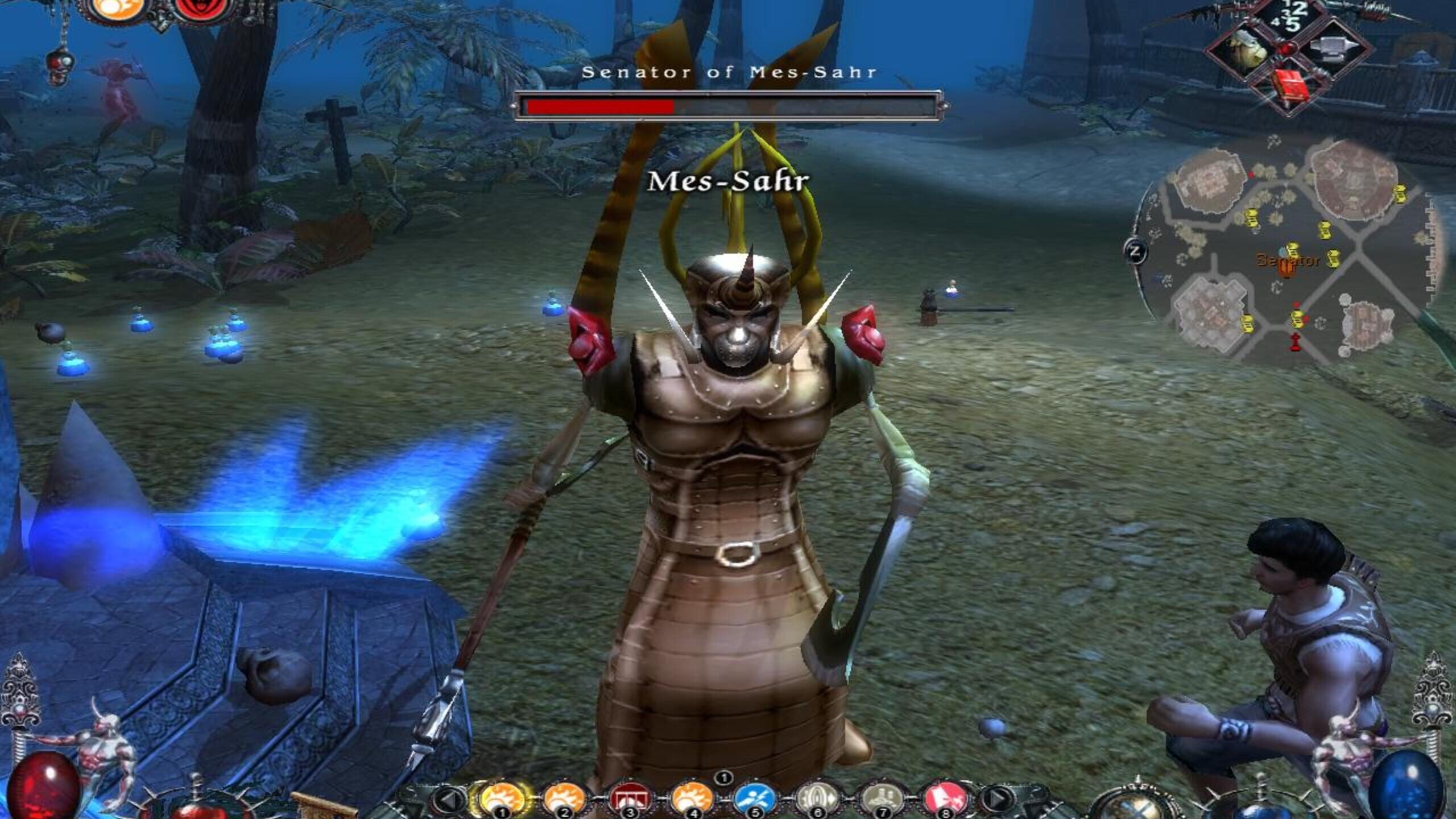Click the orange flame icon at top left
This screenshot has width=1456, height=819.
118,9
